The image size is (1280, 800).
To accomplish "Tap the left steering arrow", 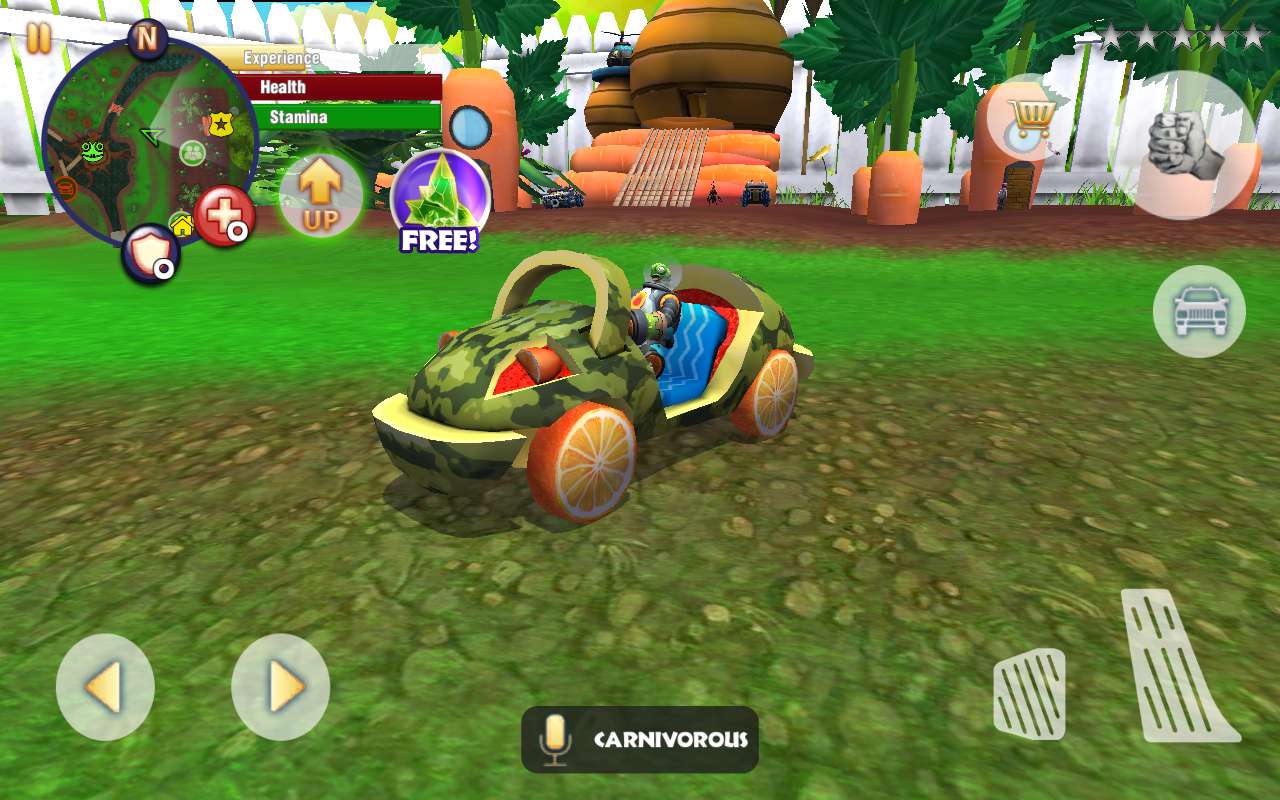I will [x=105, y=686].
